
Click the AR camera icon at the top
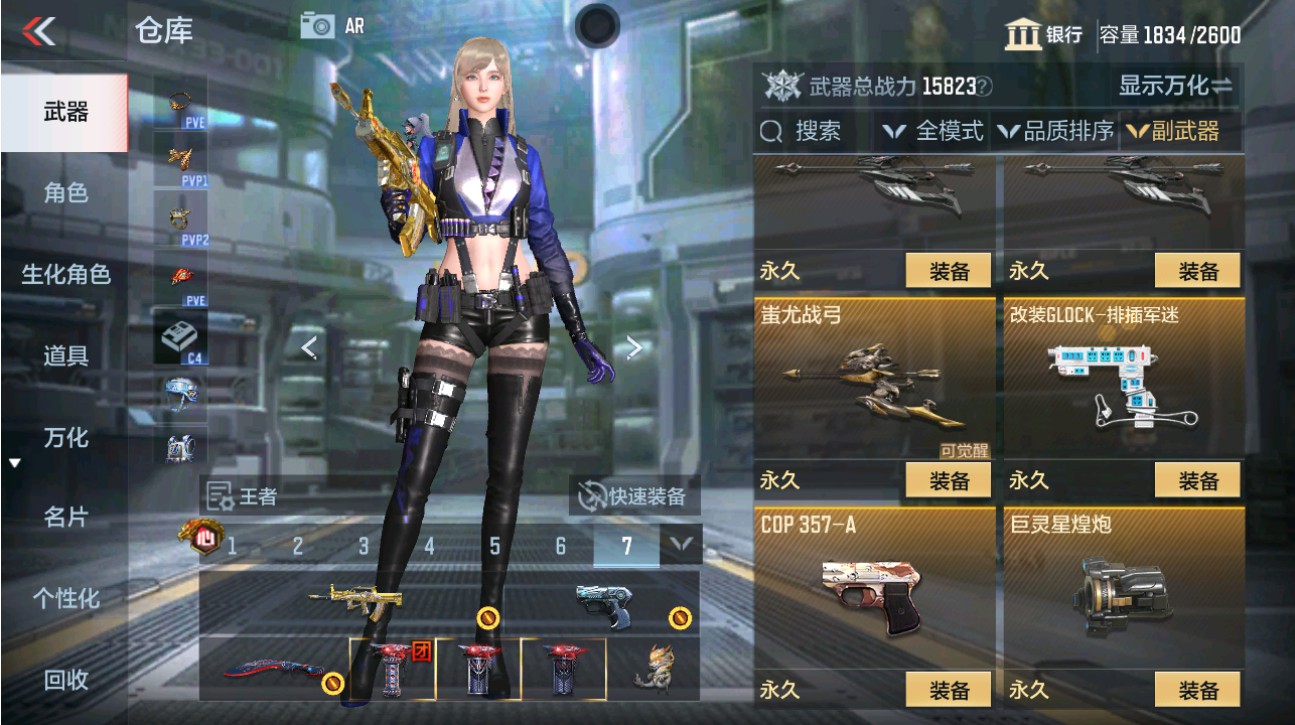pyautogui.click(x=317, y=25)
